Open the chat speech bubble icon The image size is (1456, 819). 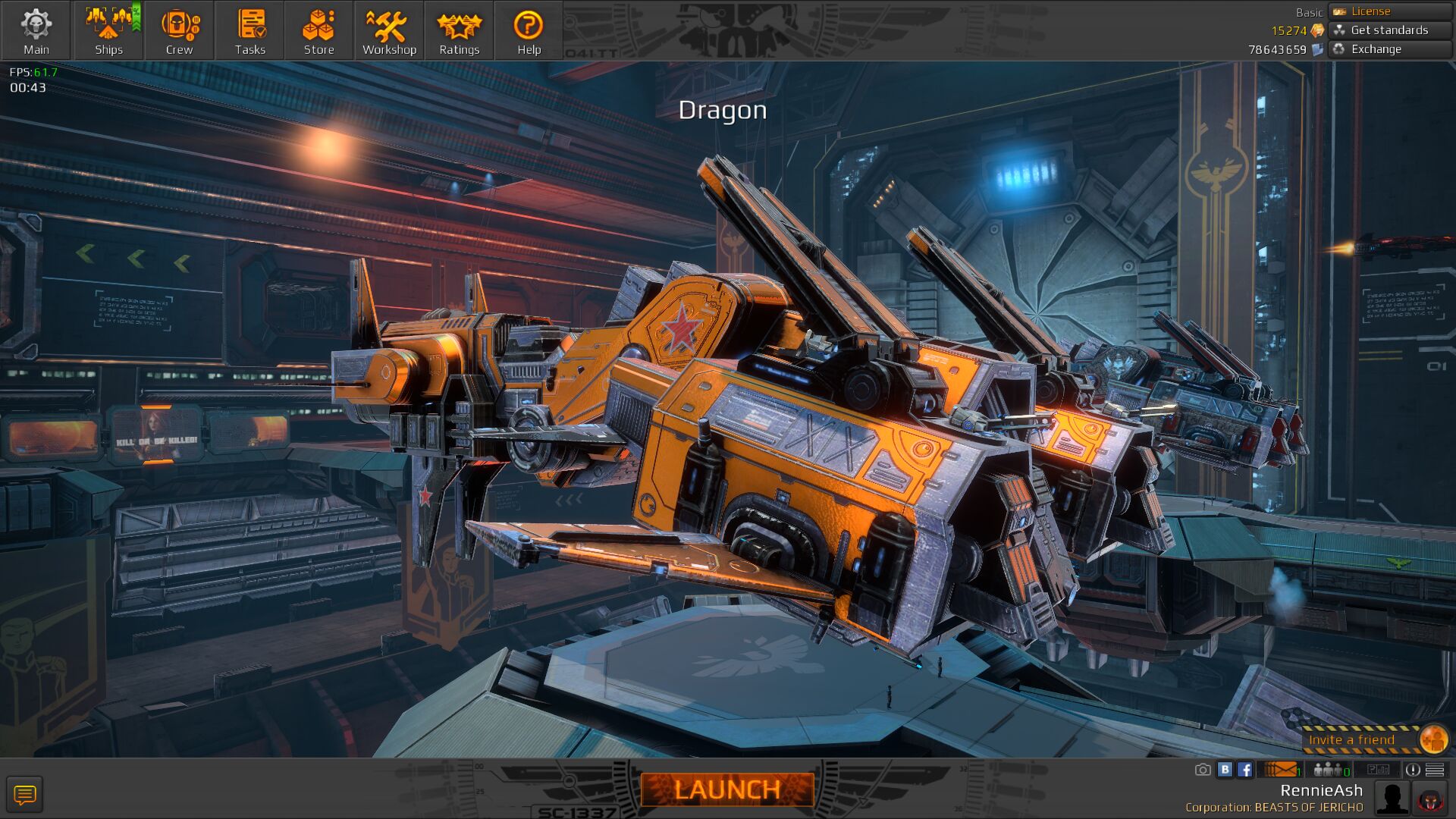[x=25, y=795]
